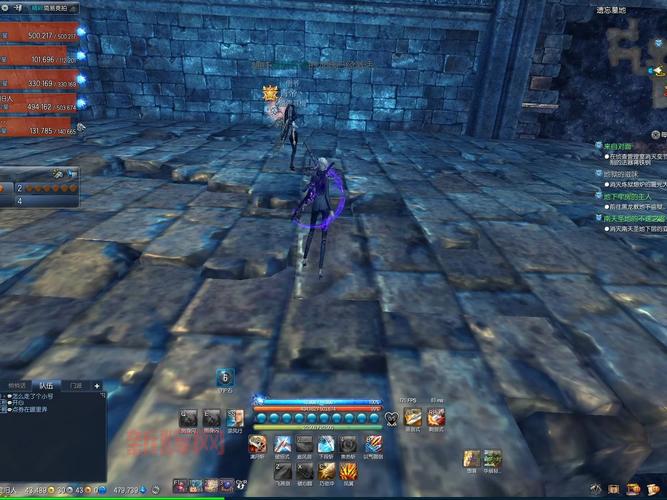Viewport: 667px width, 500px height.
Task: Click the round number 6 buff icon
Action: click(226, 376)
